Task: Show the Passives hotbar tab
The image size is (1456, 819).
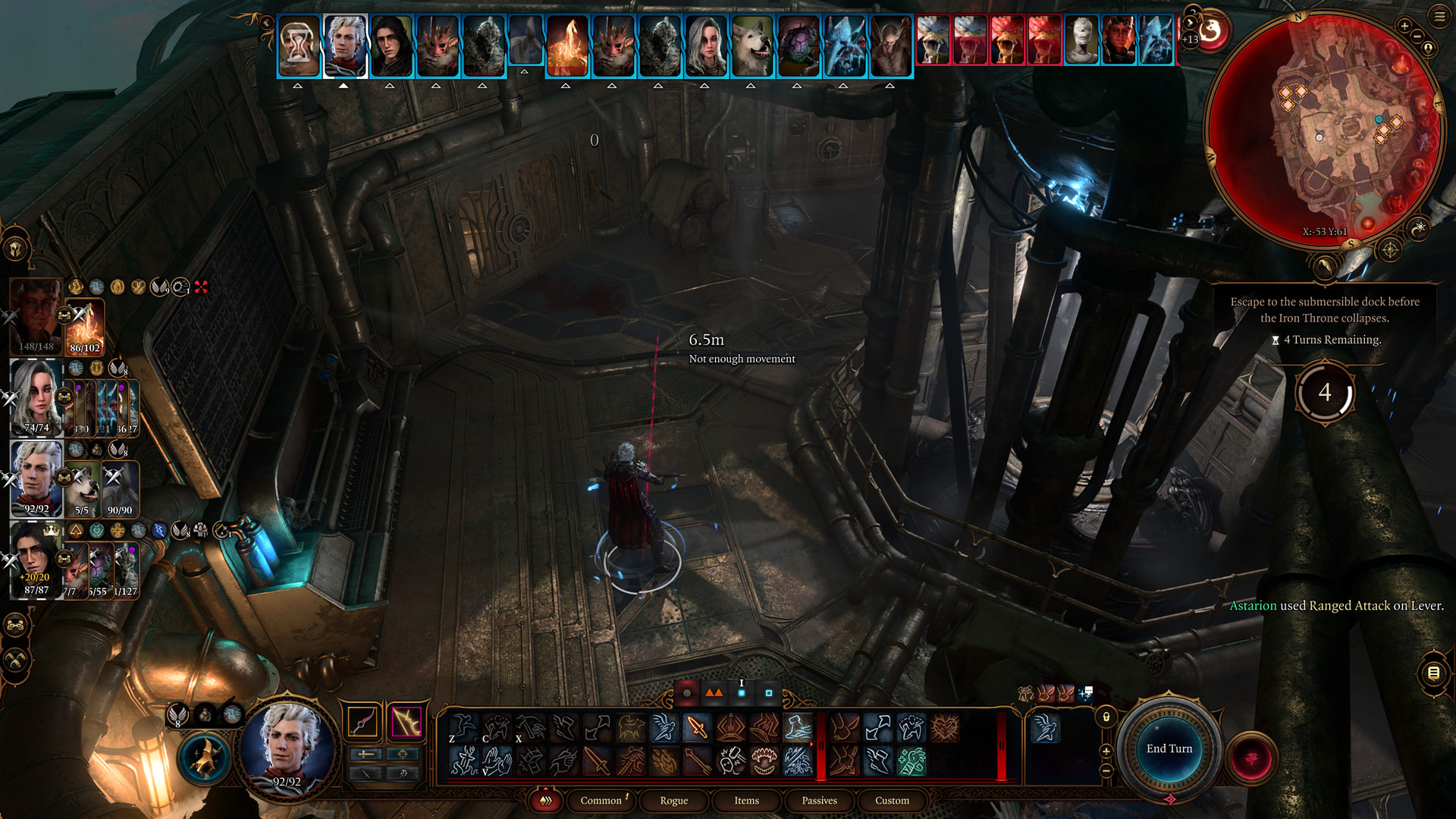Action: pyautogui.click(x=819, y=800)
